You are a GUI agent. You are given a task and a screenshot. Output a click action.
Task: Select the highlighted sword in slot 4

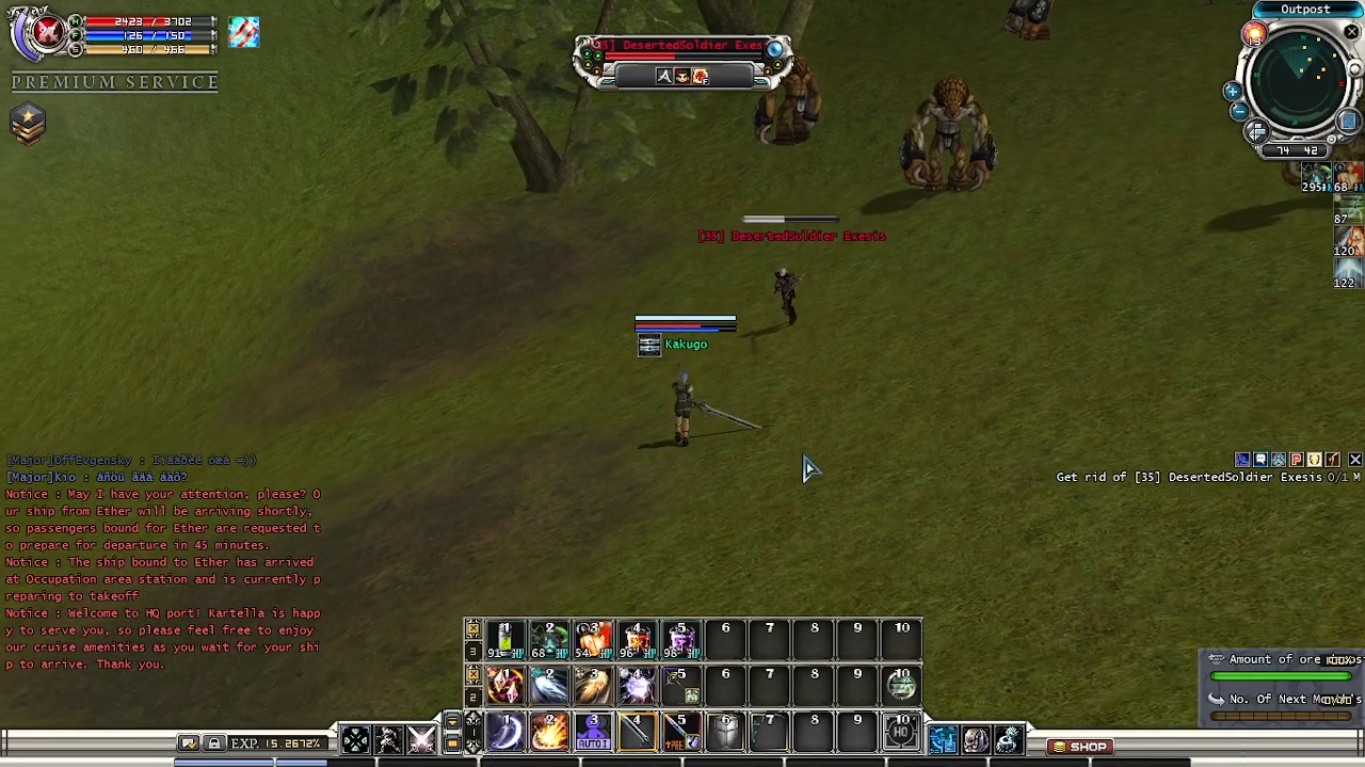pos(637,732)
